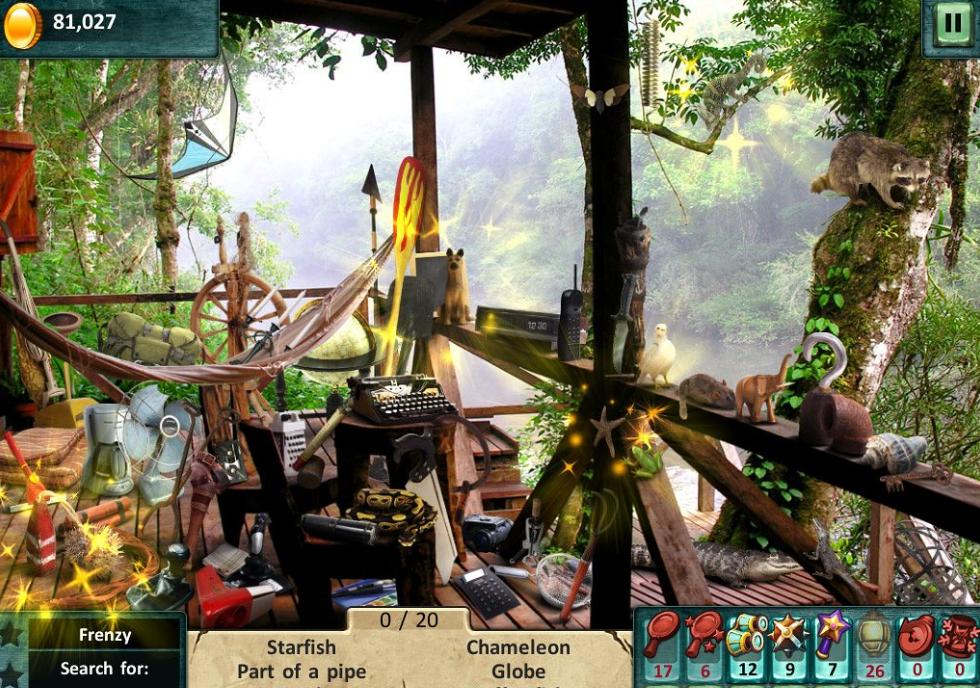Use the red hourglass tool
The image size is (980, 688).
959,634
